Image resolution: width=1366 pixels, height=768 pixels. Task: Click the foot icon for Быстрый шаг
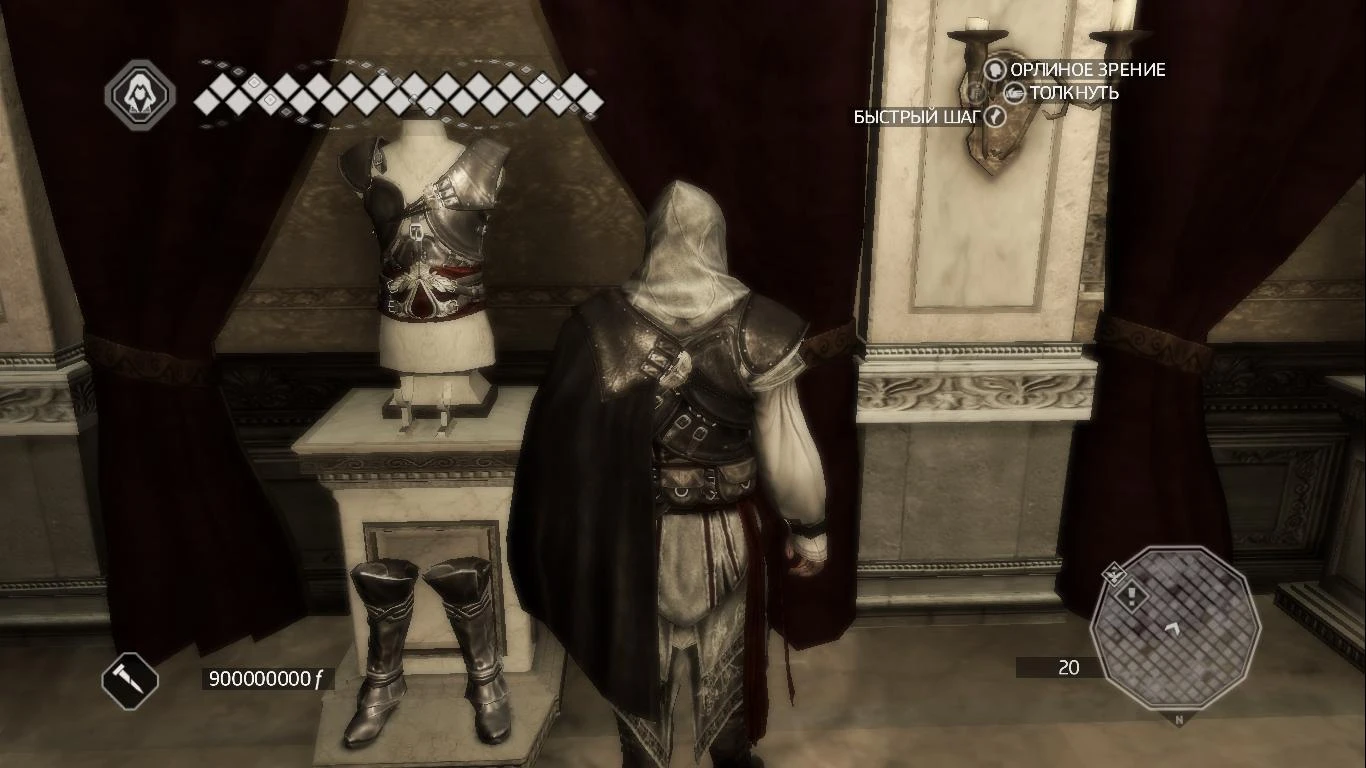coord(996,117)
